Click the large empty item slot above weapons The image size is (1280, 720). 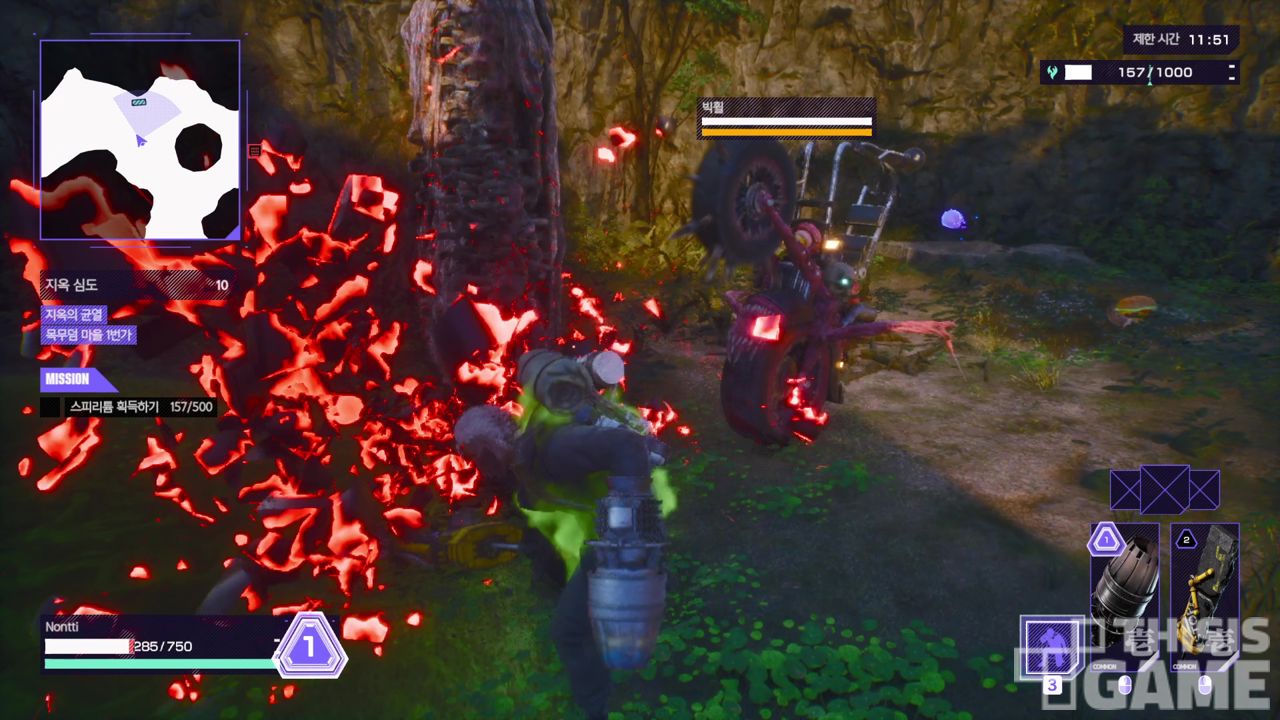click(x=1164, y=490)
